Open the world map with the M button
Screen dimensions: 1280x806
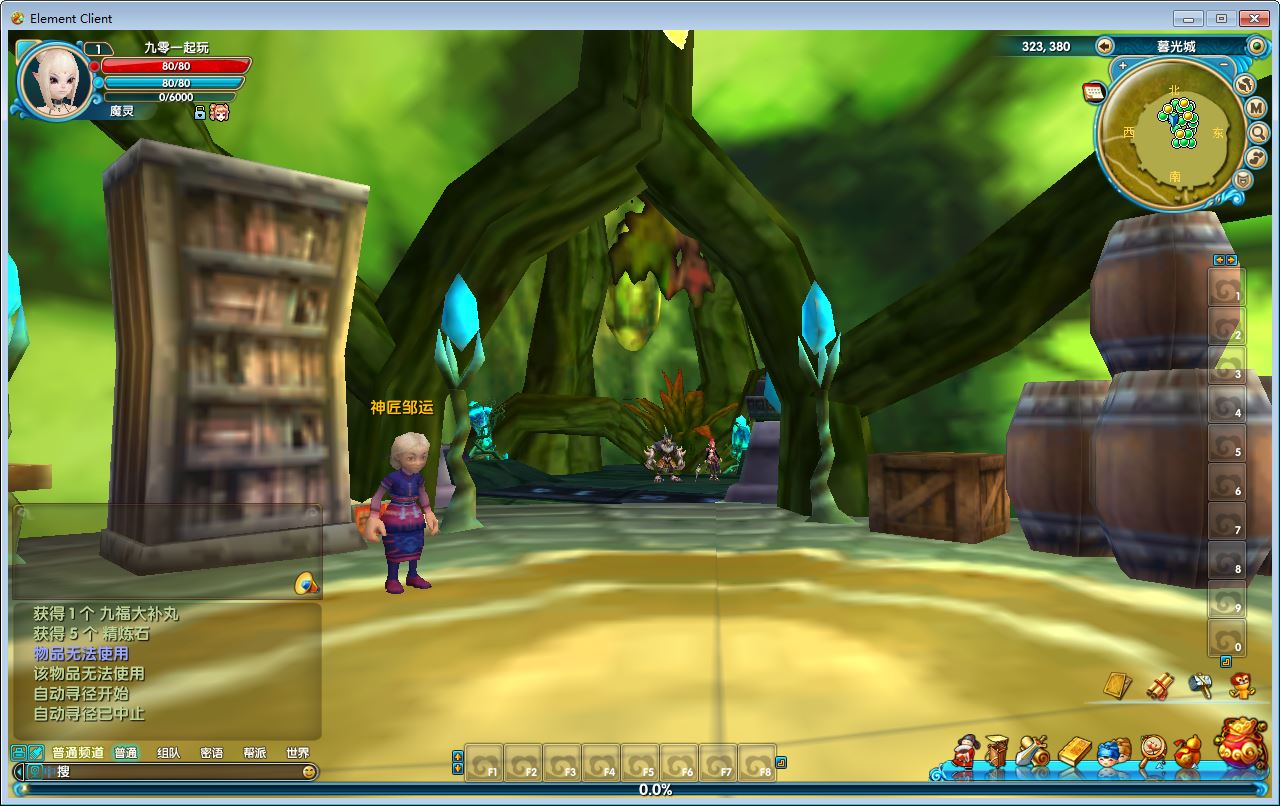[1257, 108]
